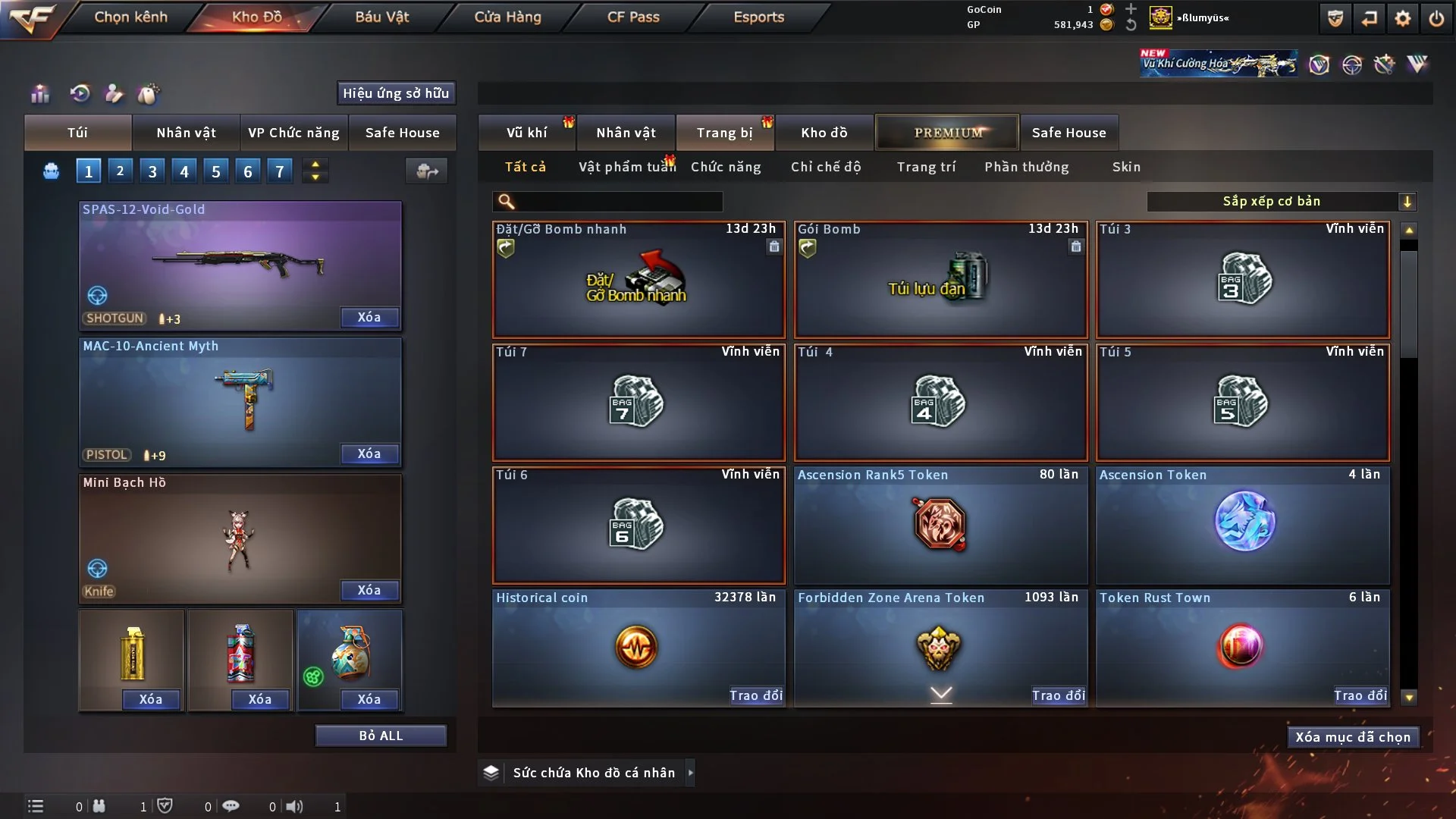The image size is (1456, 819).
Task: Switch to the Vũ khí tab
Action: (x=526, y=133)
